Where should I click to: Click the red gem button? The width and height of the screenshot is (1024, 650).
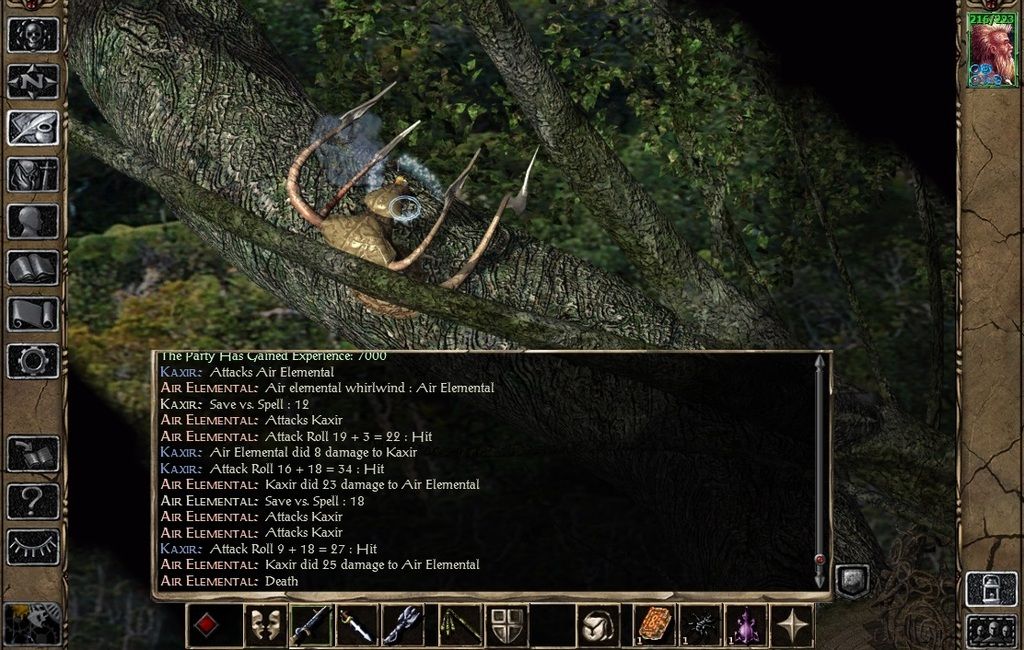[x=206, y=626]
